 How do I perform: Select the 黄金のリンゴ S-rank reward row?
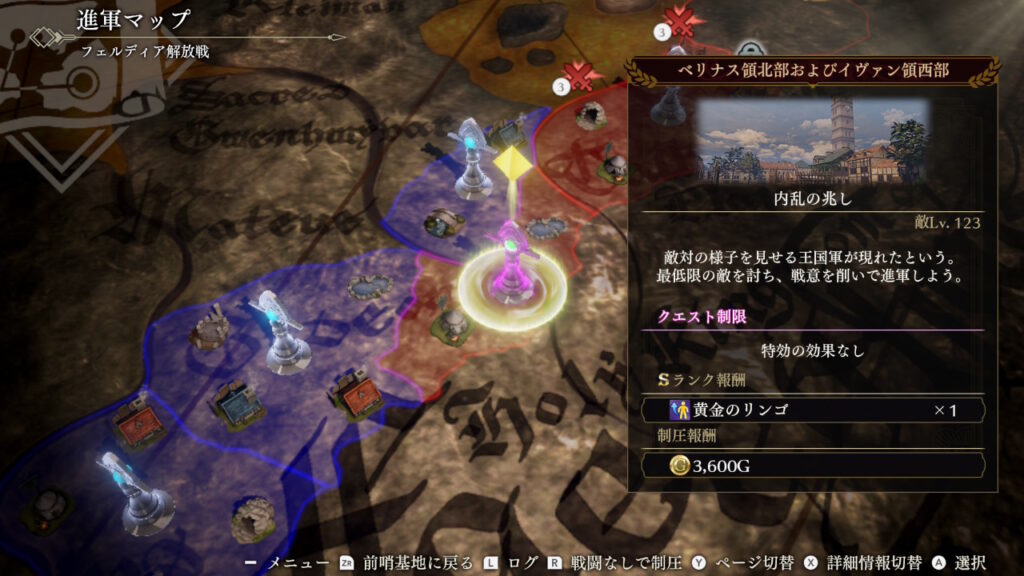[x=812, y=410]
